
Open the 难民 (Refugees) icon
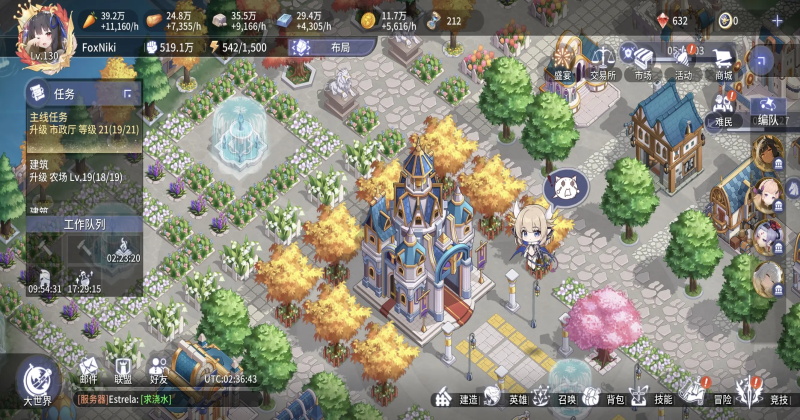tap(724, 108)
